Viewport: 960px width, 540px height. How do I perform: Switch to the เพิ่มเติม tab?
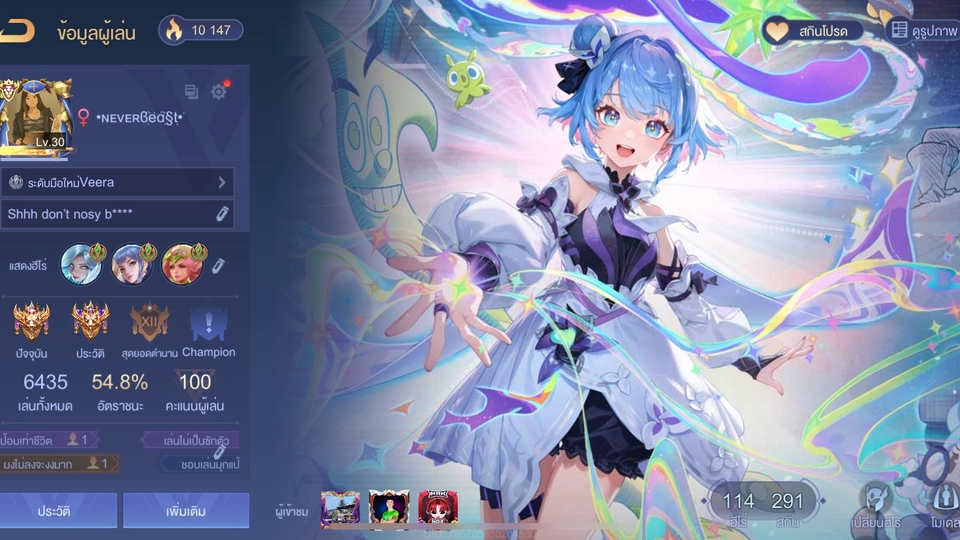click(x=185, y=510)
